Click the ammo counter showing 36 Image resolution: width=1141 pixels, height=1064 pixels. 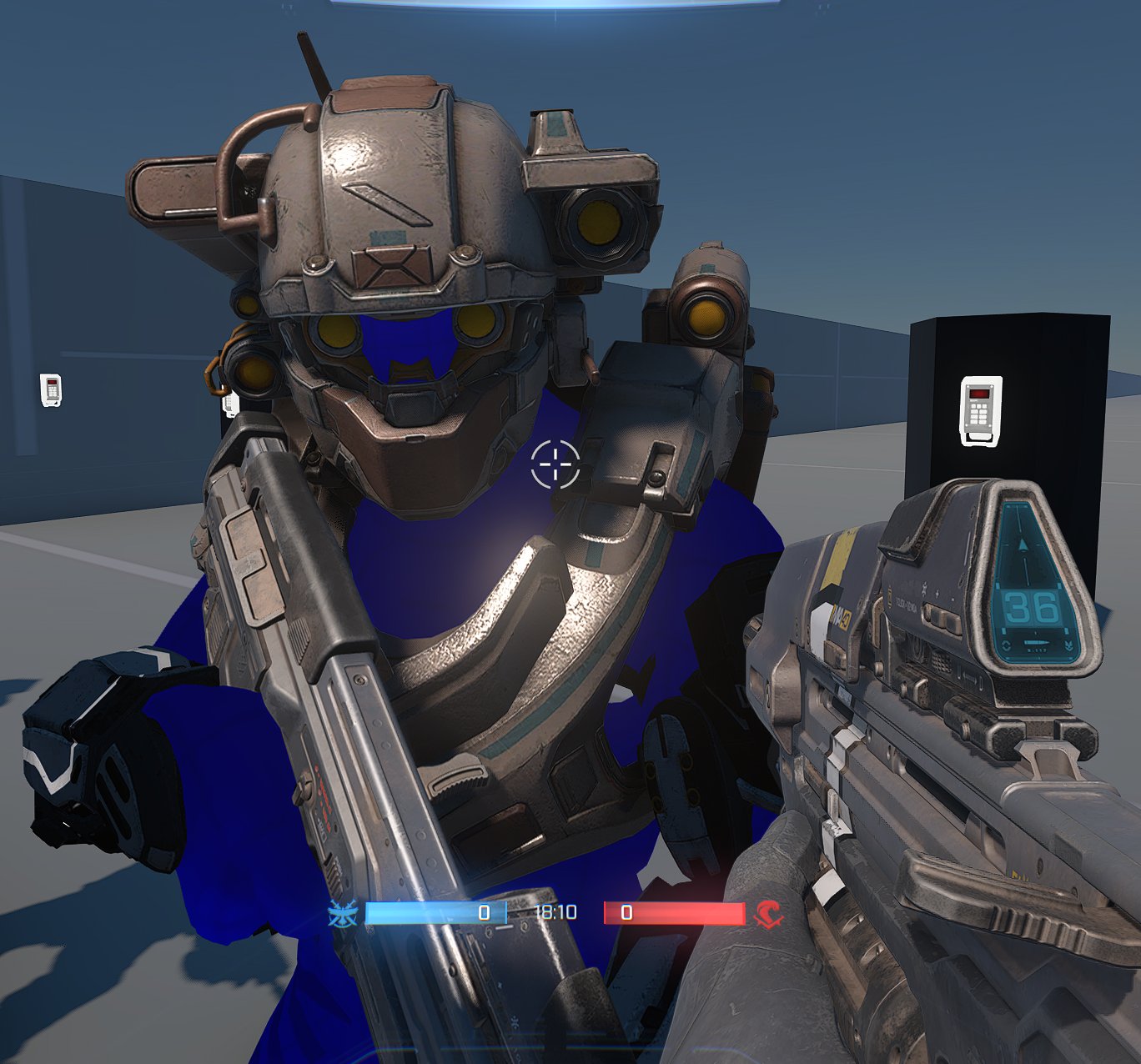click(x=1031, y=608)
